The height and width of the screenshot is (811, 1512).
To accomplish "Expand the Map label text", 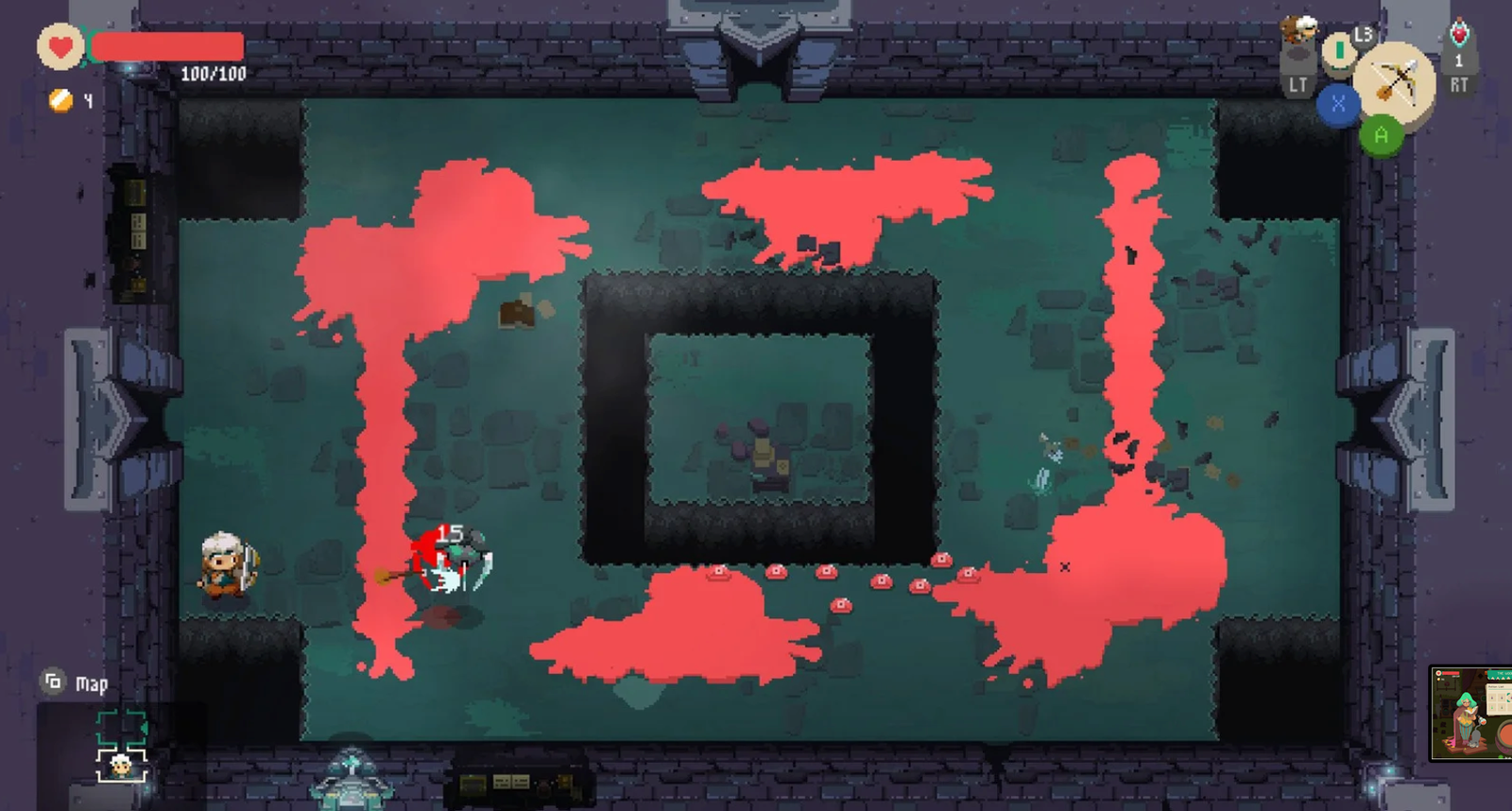I will [93, 682].
